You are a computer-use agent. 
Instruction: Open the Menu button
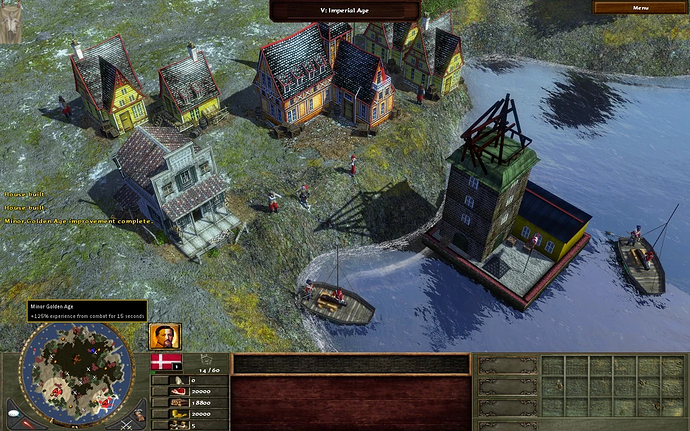[x=639, y=7]
